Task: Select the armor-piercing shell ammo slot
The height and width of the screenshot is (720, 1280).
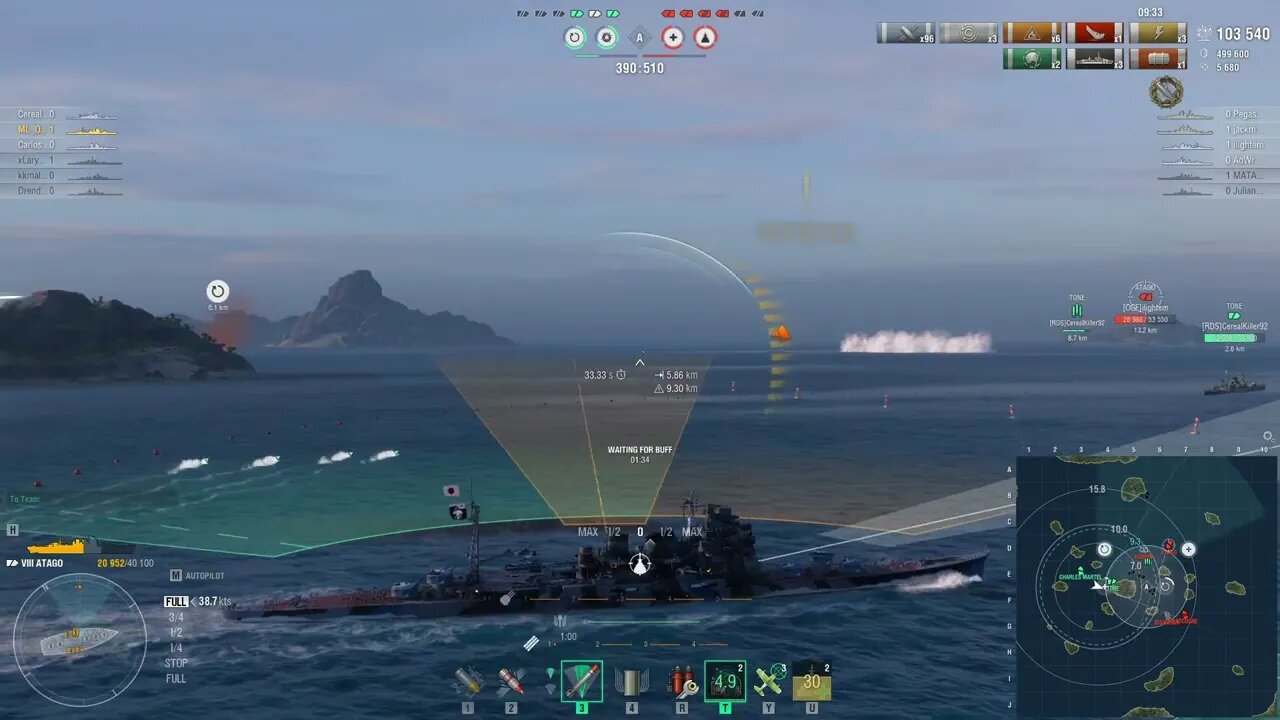Action: [x=511, y=681]
